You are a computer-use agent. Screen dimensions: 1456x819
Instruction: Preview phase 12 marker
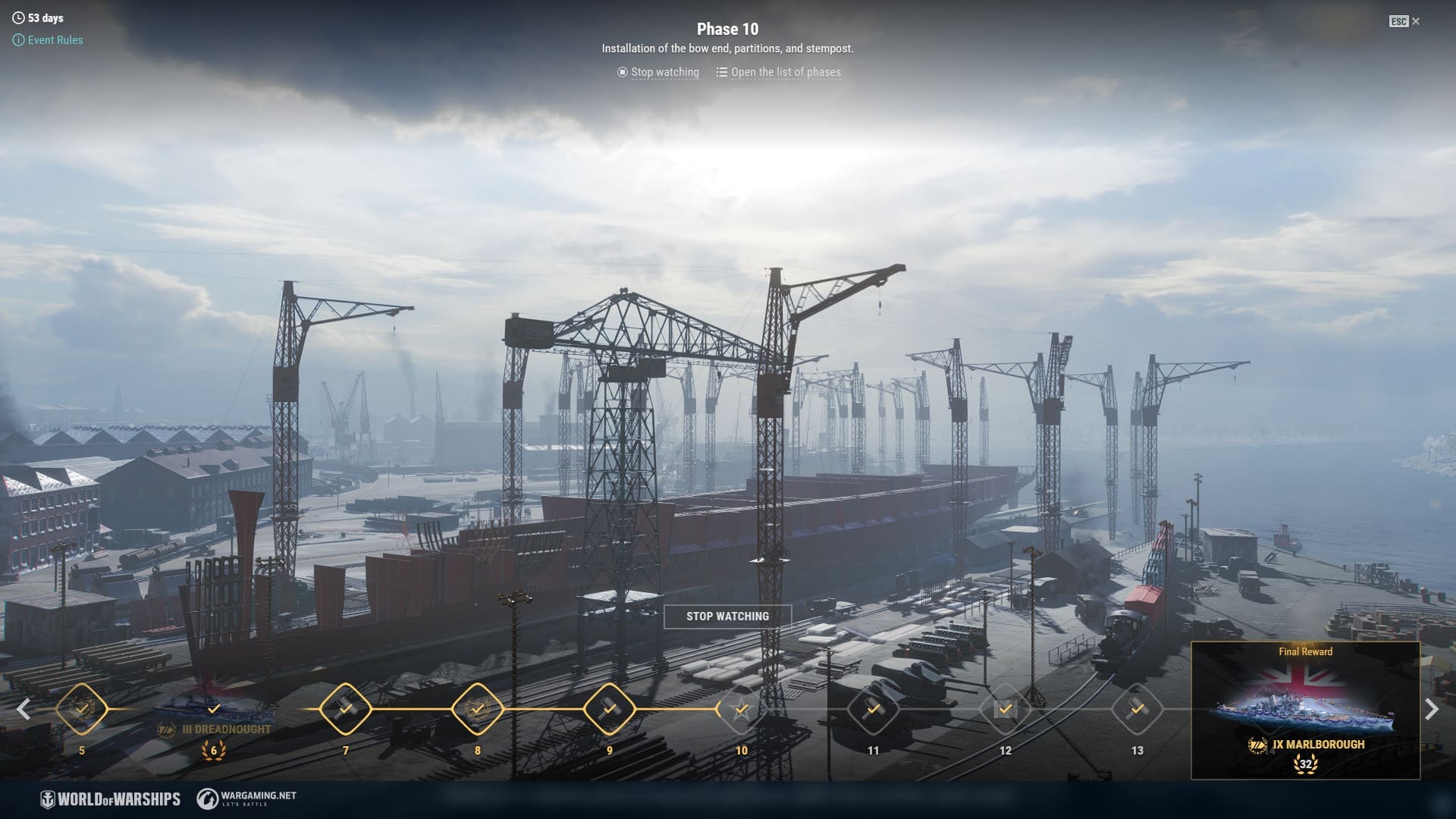(x=1005, y=709)
